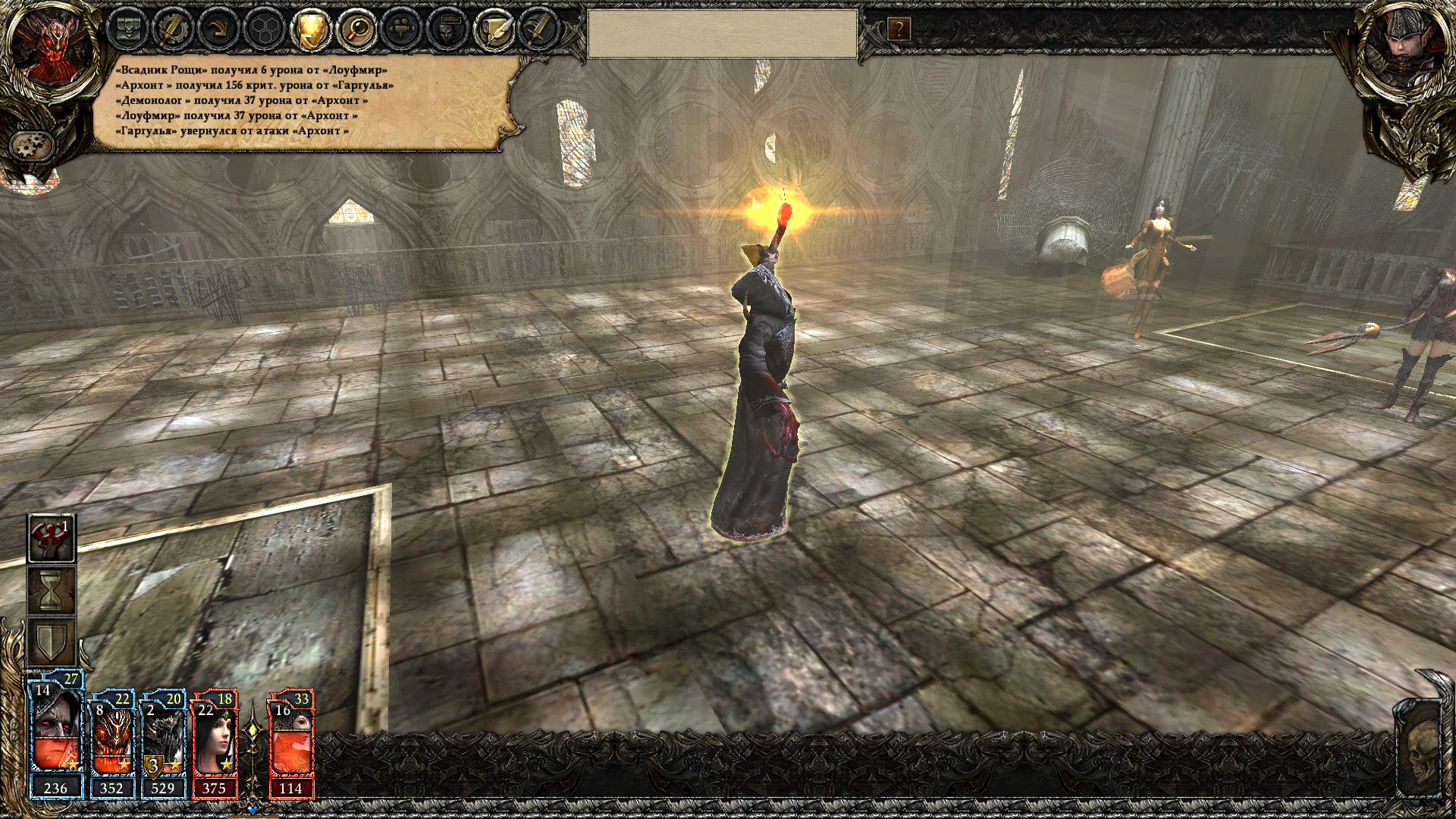The width and height of the screenshot is (1456, 819).
Task: Choose the shield defend button
Action: [x=52, y=642]
